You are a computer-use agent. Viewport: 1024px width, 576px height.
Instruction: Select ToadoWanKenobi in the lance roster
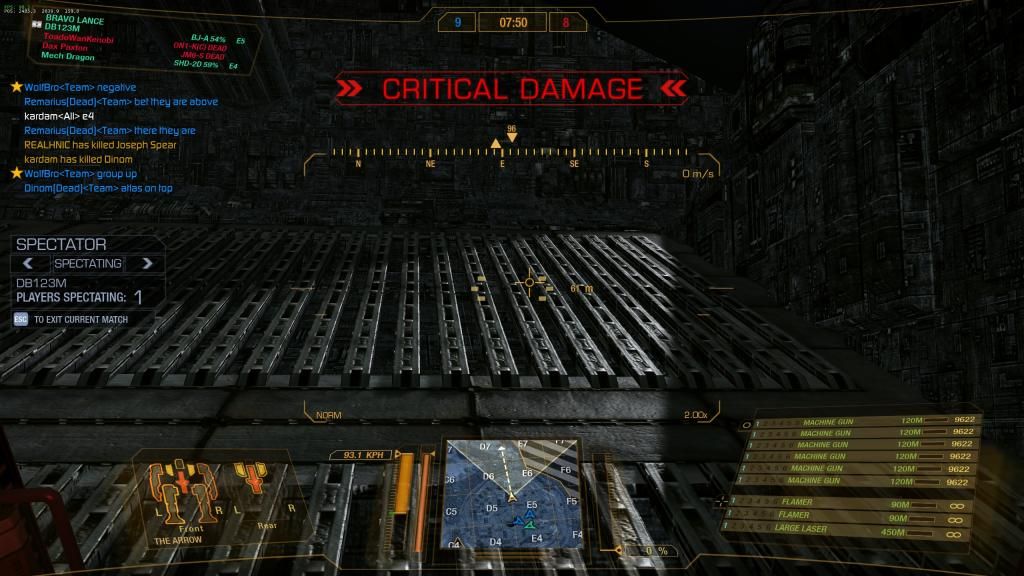pyautogui.click(x=78, y=39)
